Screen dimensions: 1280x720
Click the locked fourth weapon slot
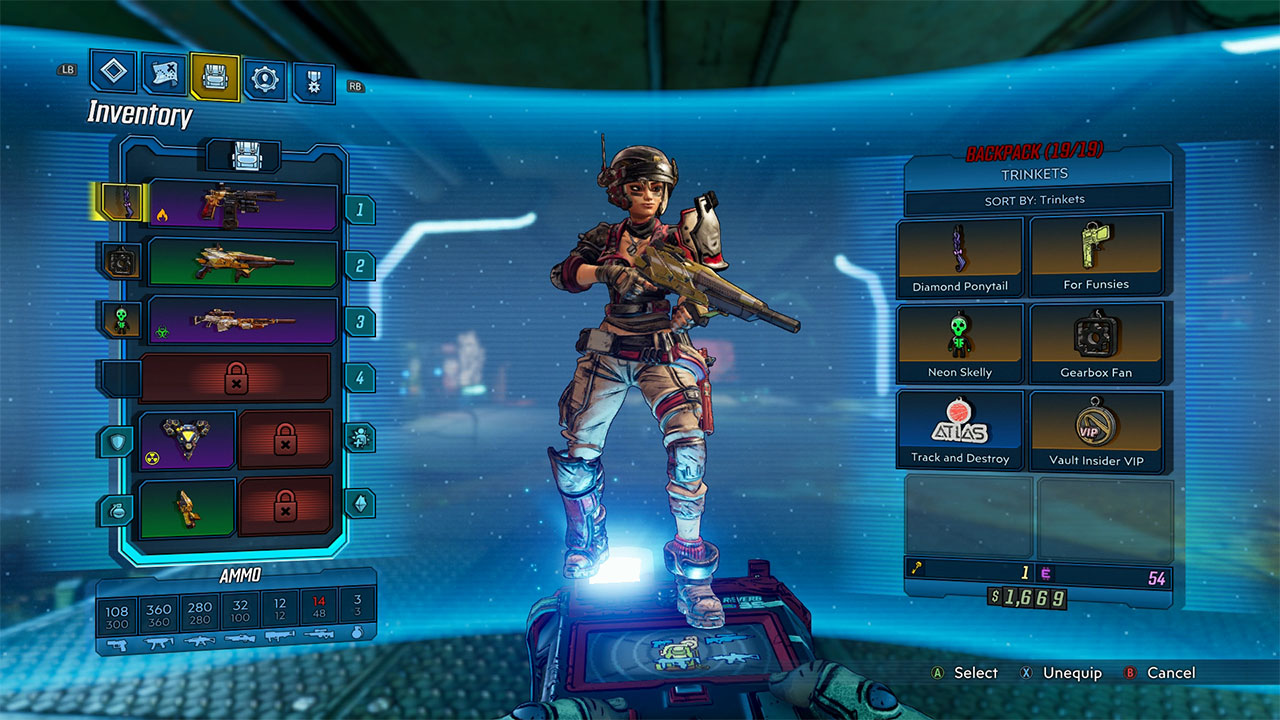coord(236,378)
